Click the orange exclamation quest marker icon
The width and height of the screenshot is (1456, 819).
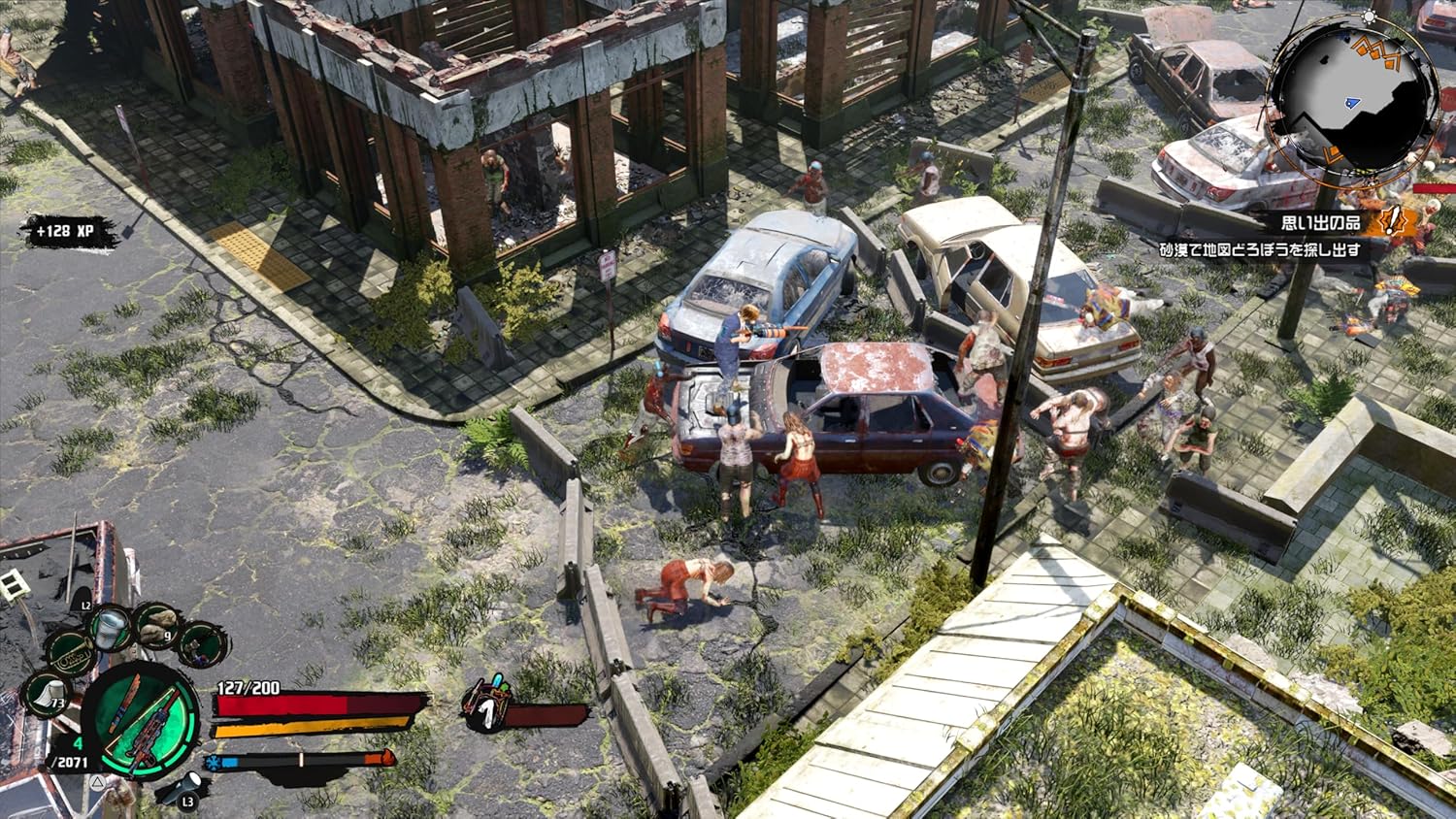[1393, 222]
